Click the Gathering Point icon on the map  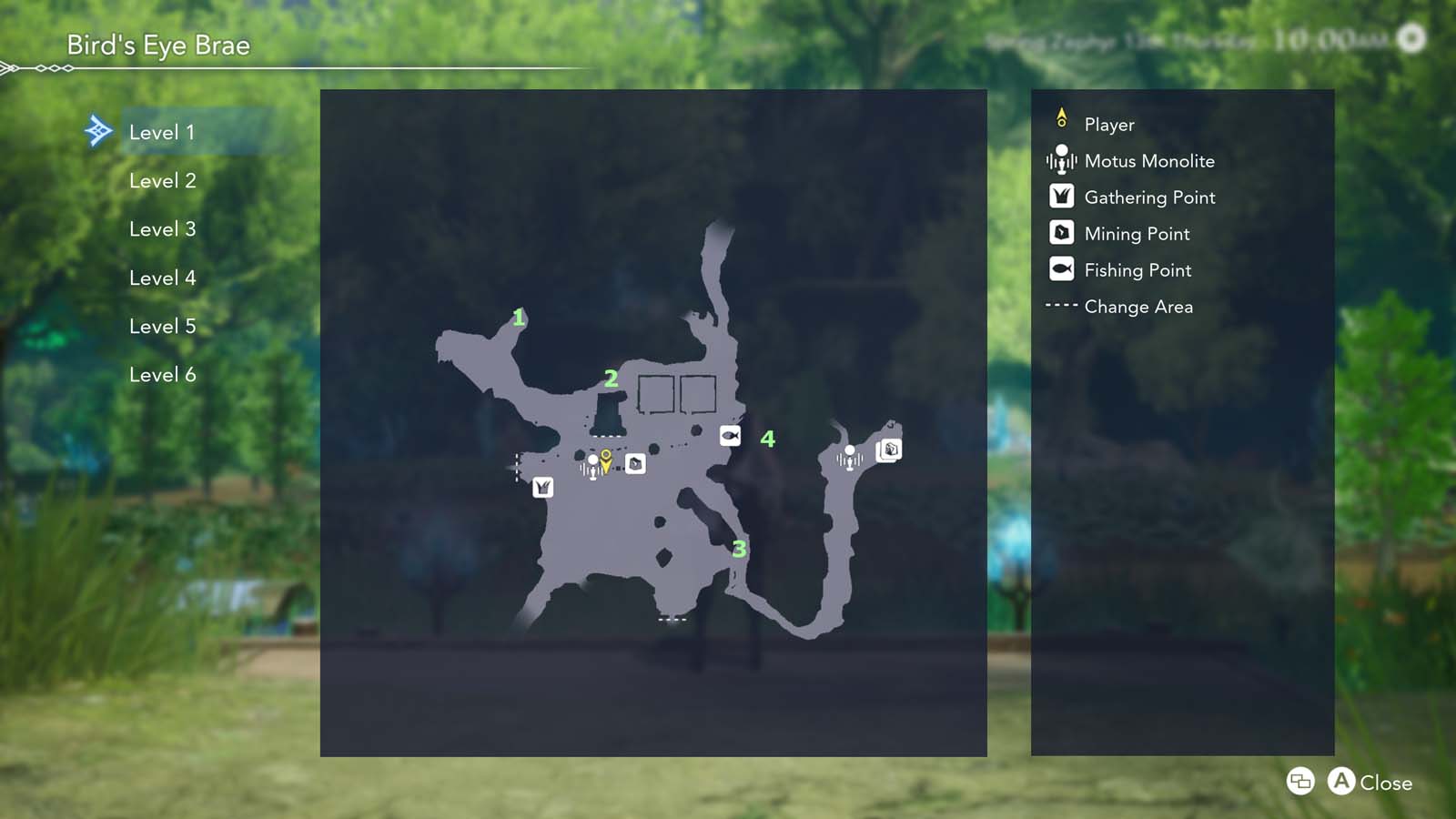click(543, 487)
